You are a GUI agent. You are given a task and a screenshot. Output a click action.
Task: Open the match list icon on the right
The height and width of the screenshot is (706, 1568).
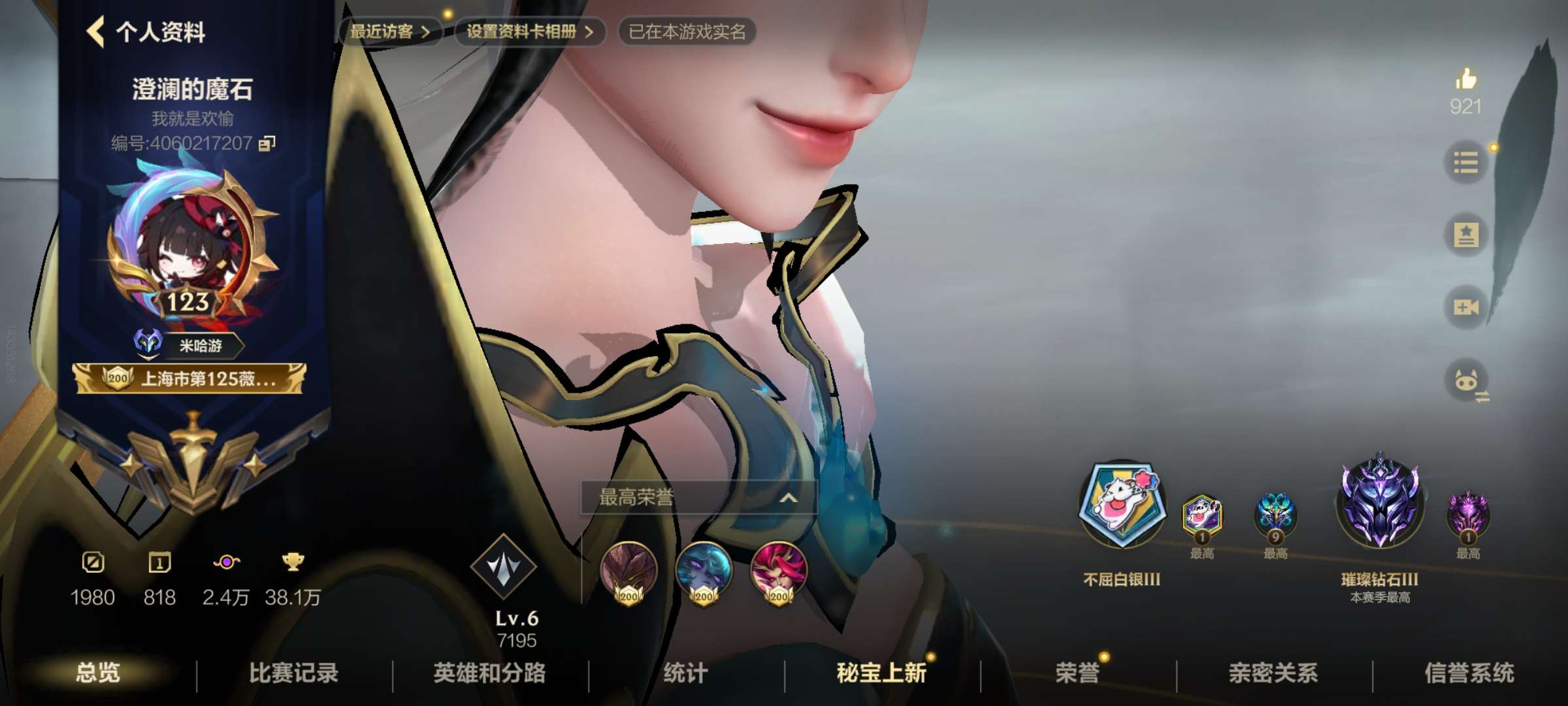[x=1465, y=162]
